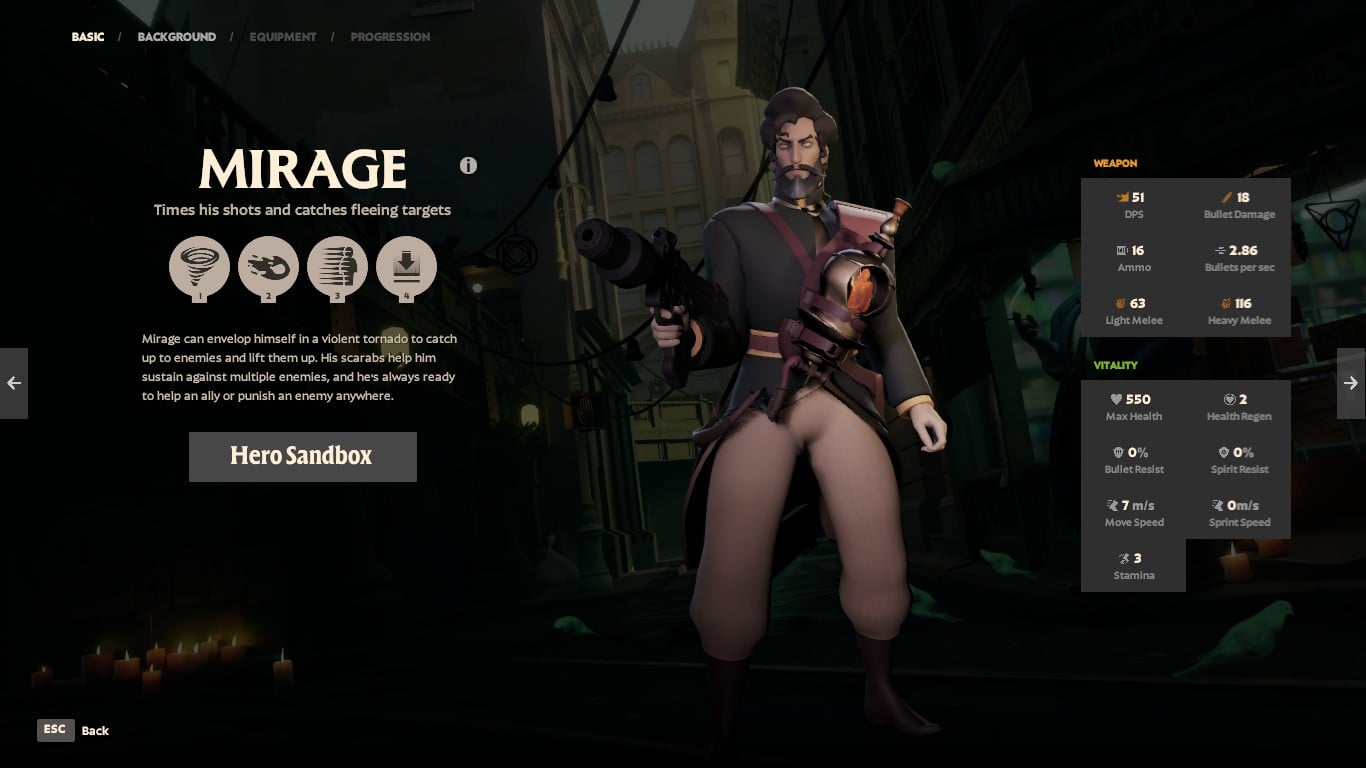Click the left arrow for previous hero
This screenshot has height=768, width=1366.
point(14,383)
